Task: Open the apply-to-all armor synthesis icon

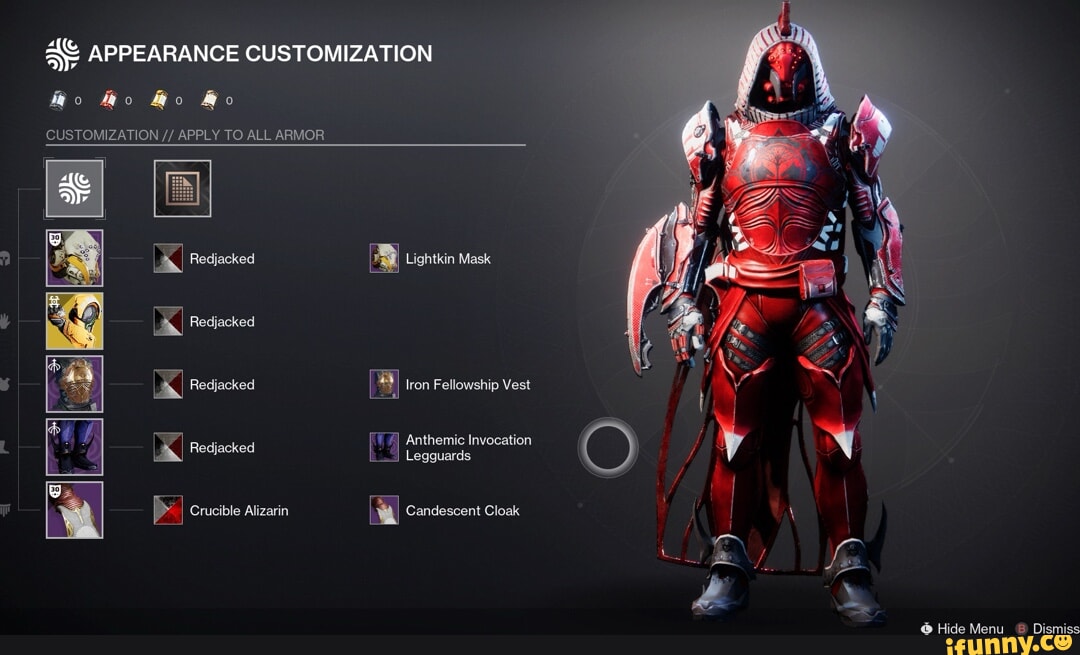Action: (74, 188)
